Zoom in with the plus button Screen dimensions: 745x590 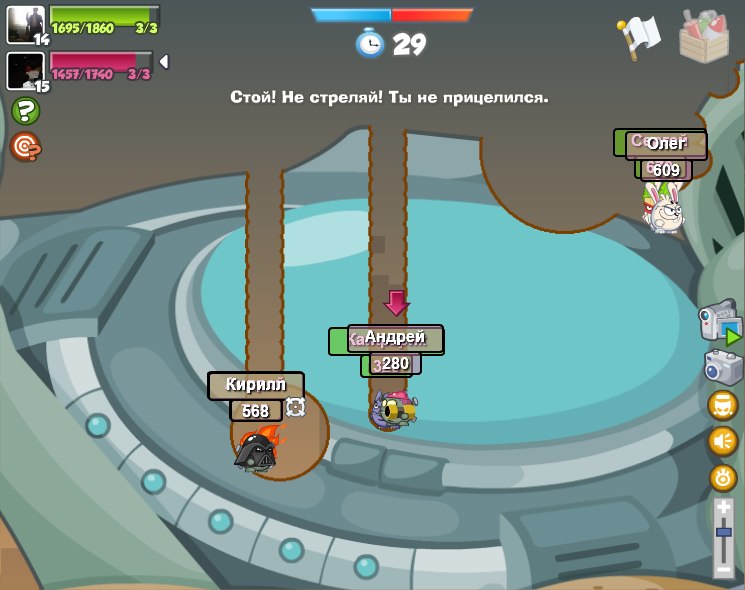(x=723, y=508)
